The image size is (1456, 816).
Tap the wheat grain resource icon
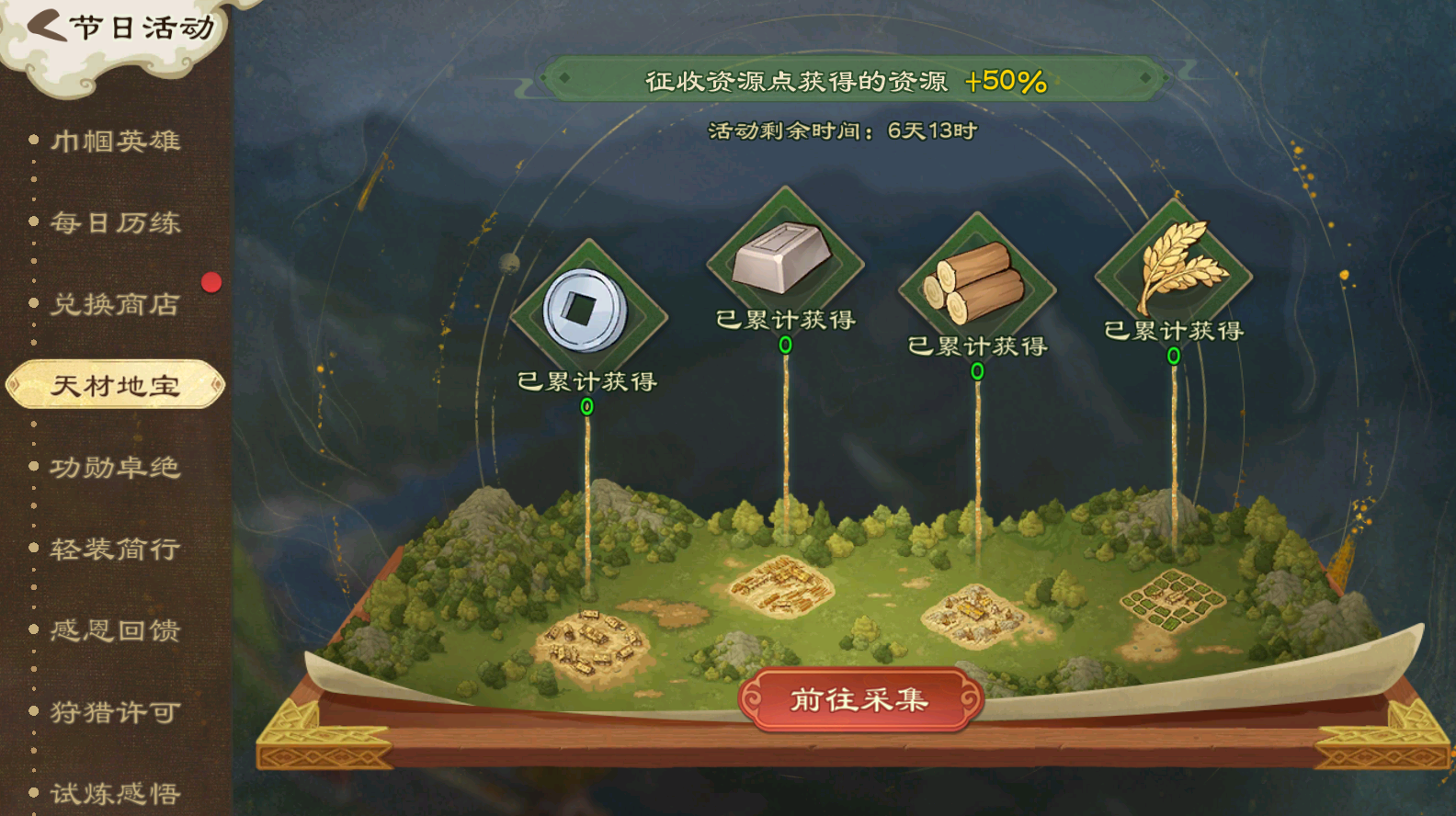pyautogui.click(x=1174, y=268)
